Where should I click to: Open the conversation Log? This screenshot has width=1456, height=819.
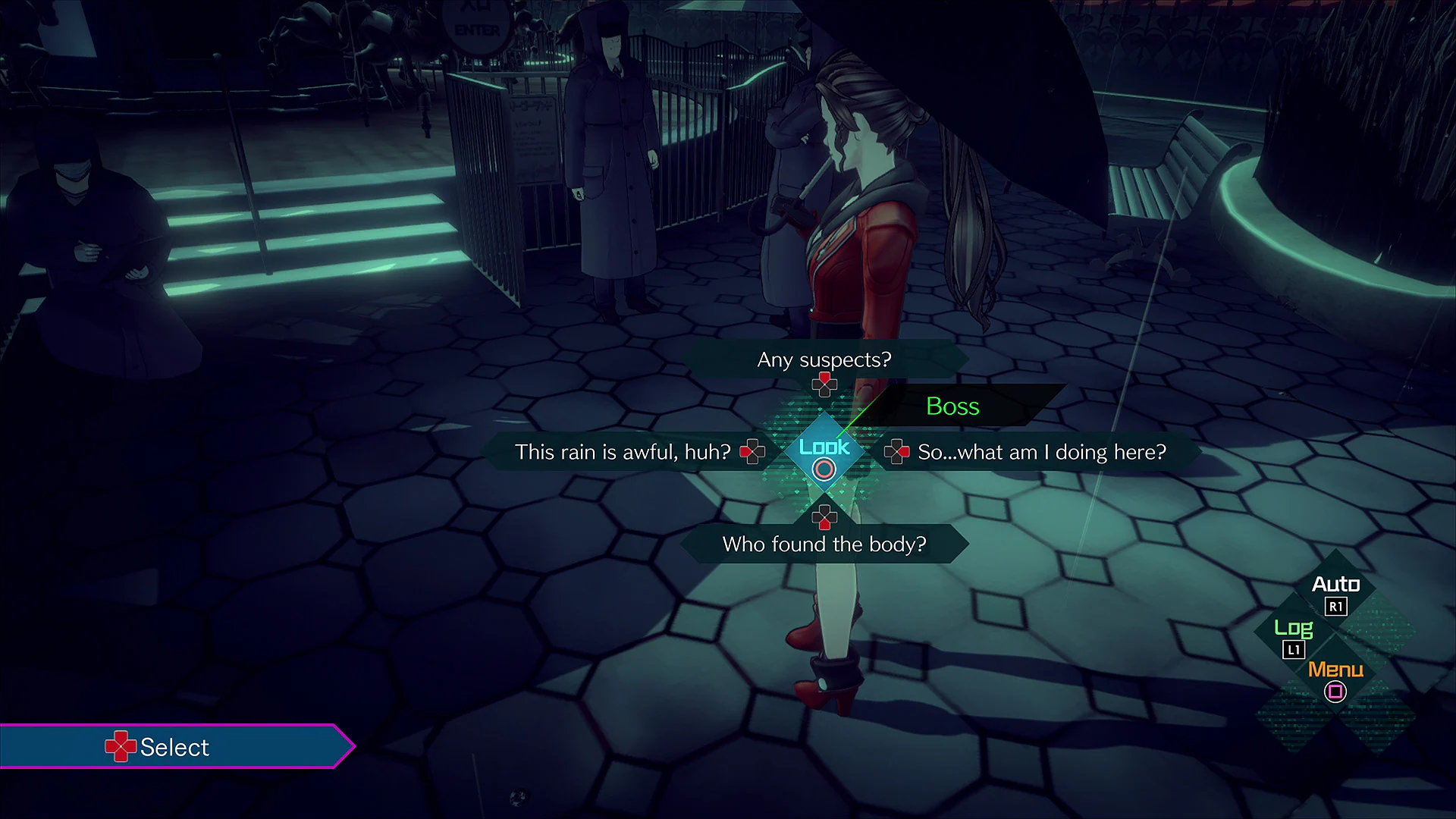click(1295, 628)
